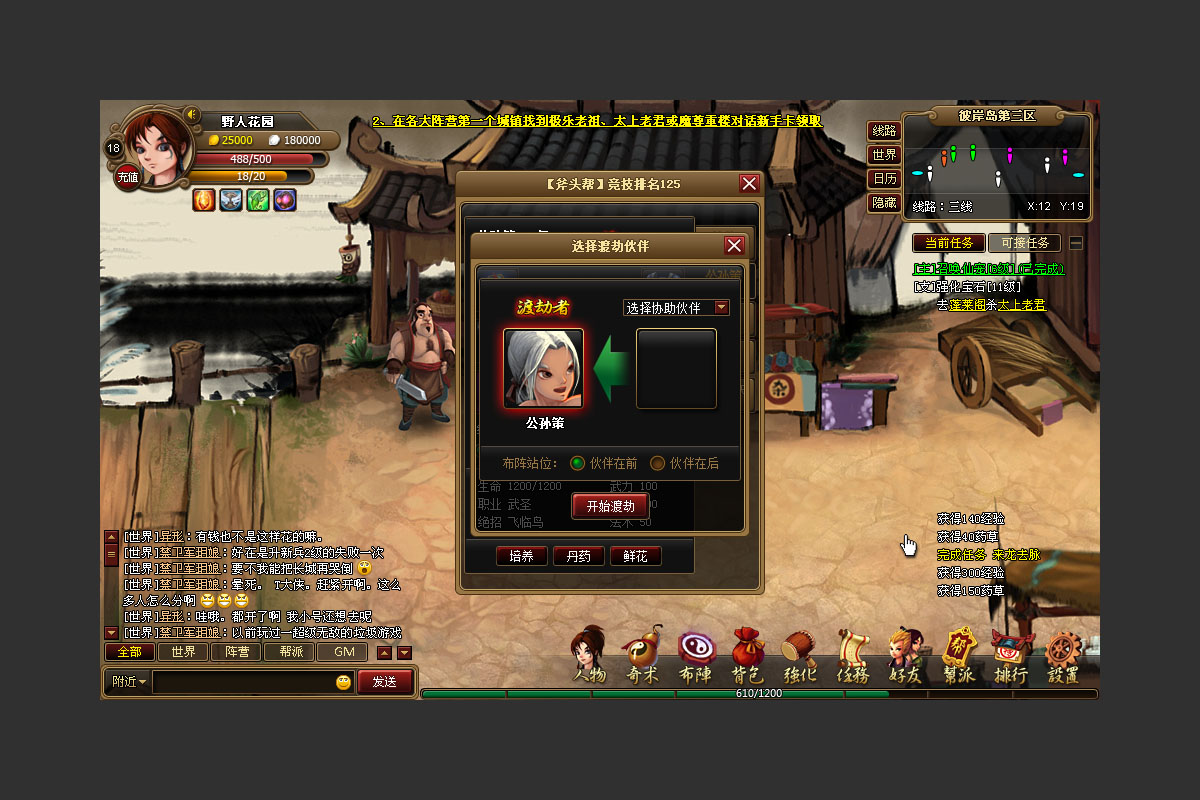Click the 开始渡劫 button
This screenshot has height=800, width=1200.
[x=610, y=506]
